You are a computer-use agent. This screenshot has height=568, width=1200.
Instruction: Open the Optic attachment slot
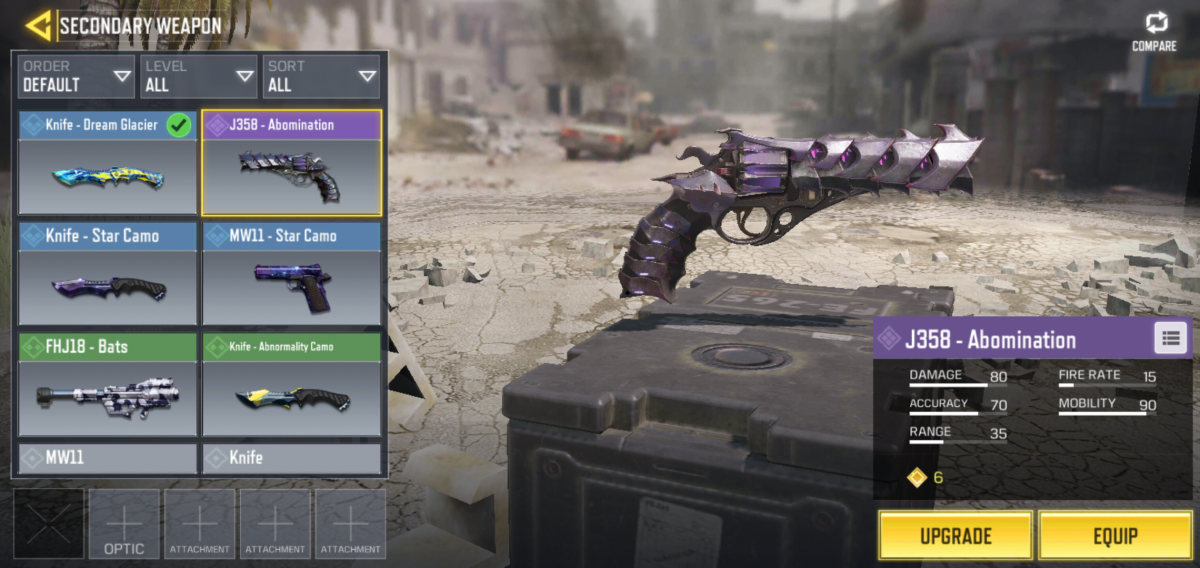pyautogui.click(x=124, y=523)
